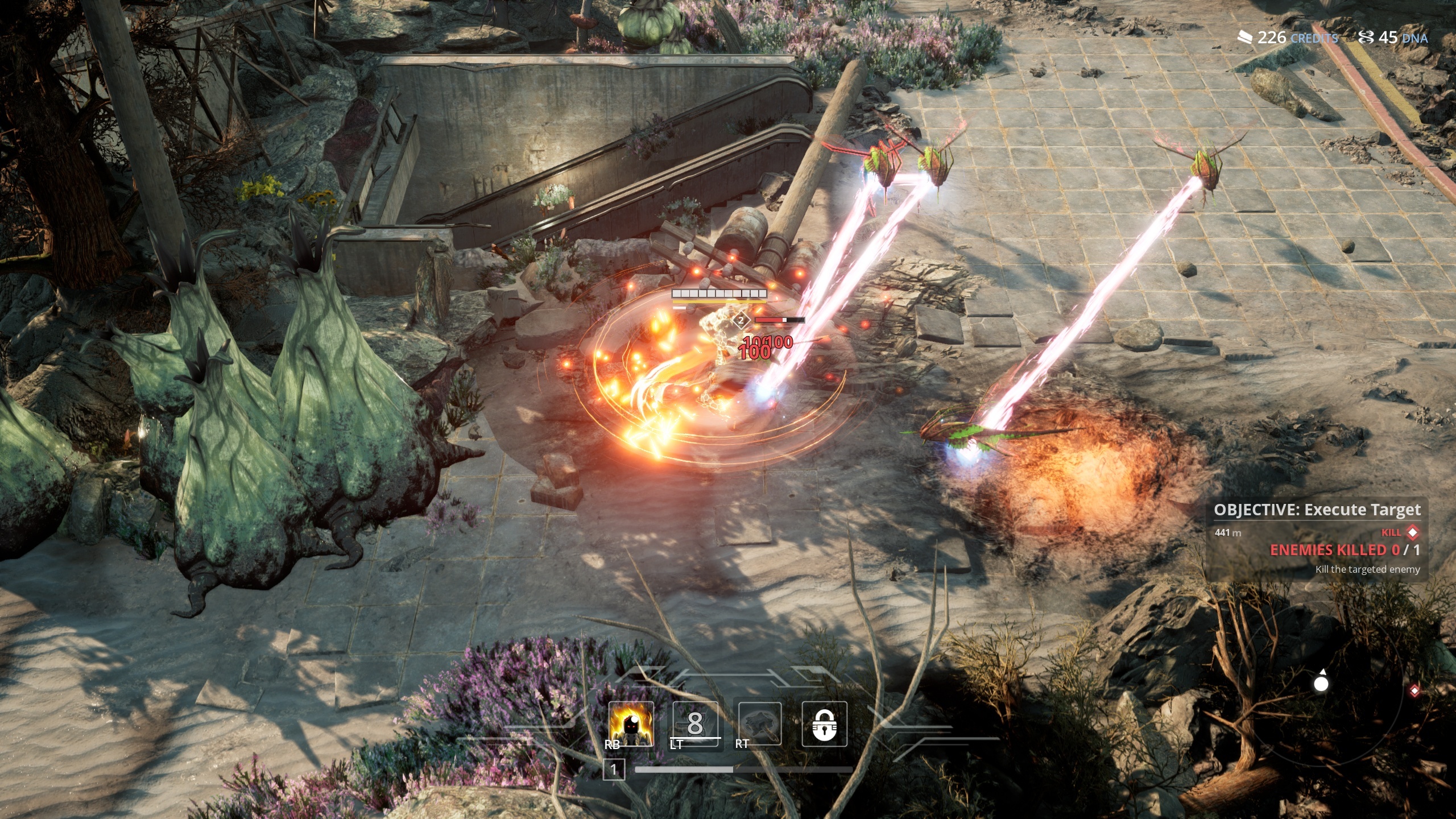Select the ability slot on cooldown showing 8
The width and height of the screenshot is (1456, 819).
[695, 723]
